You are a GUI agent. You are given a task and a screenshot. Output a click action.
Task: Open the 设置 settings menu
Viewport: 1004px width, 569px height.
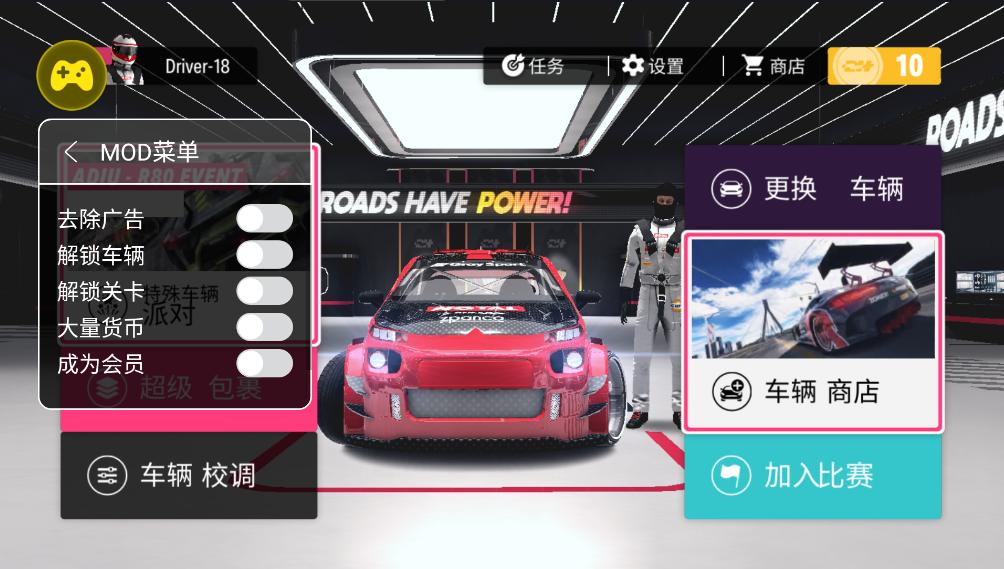coord(653,66)
